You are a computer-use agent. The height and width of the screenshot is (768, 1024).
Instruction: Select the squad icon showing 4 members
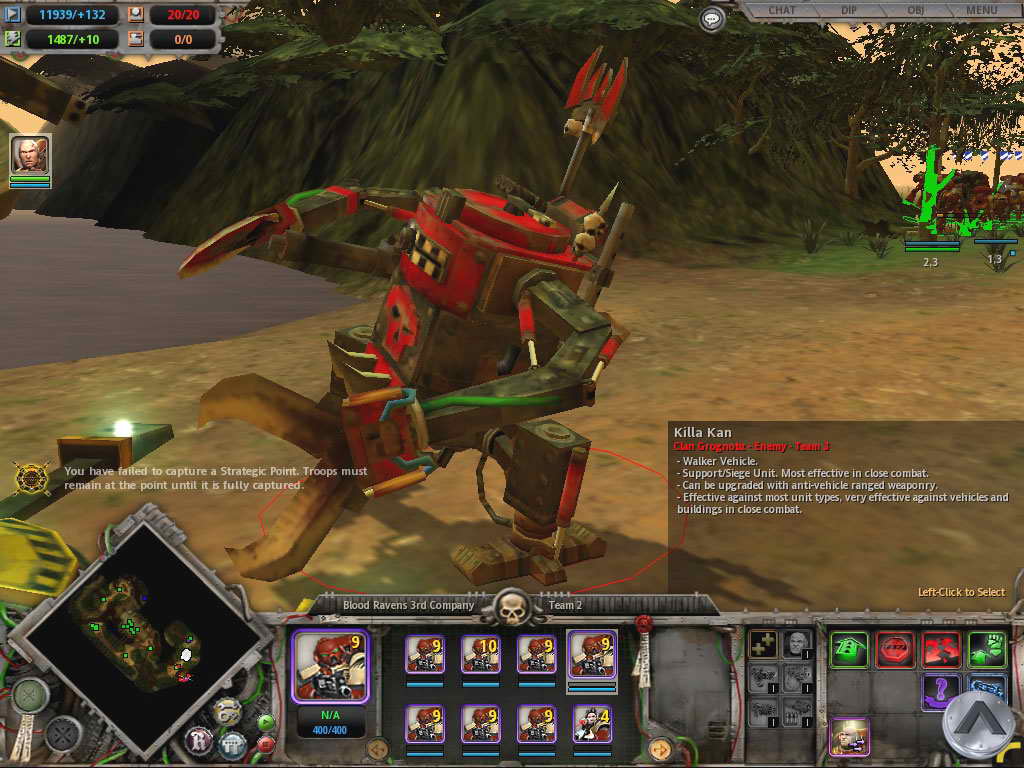coord(592,723)
